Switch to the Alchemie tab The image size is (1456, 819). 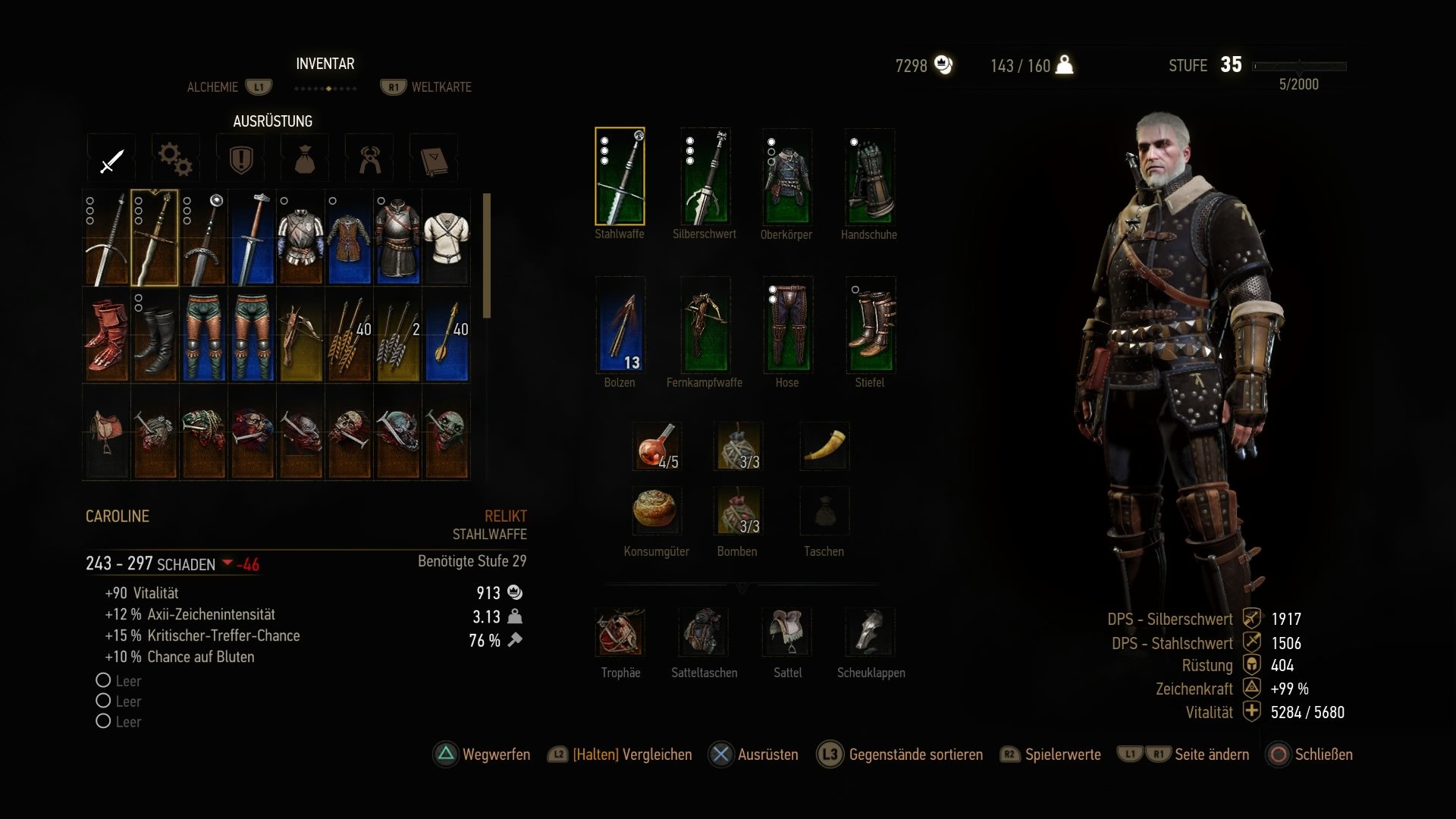213,86
